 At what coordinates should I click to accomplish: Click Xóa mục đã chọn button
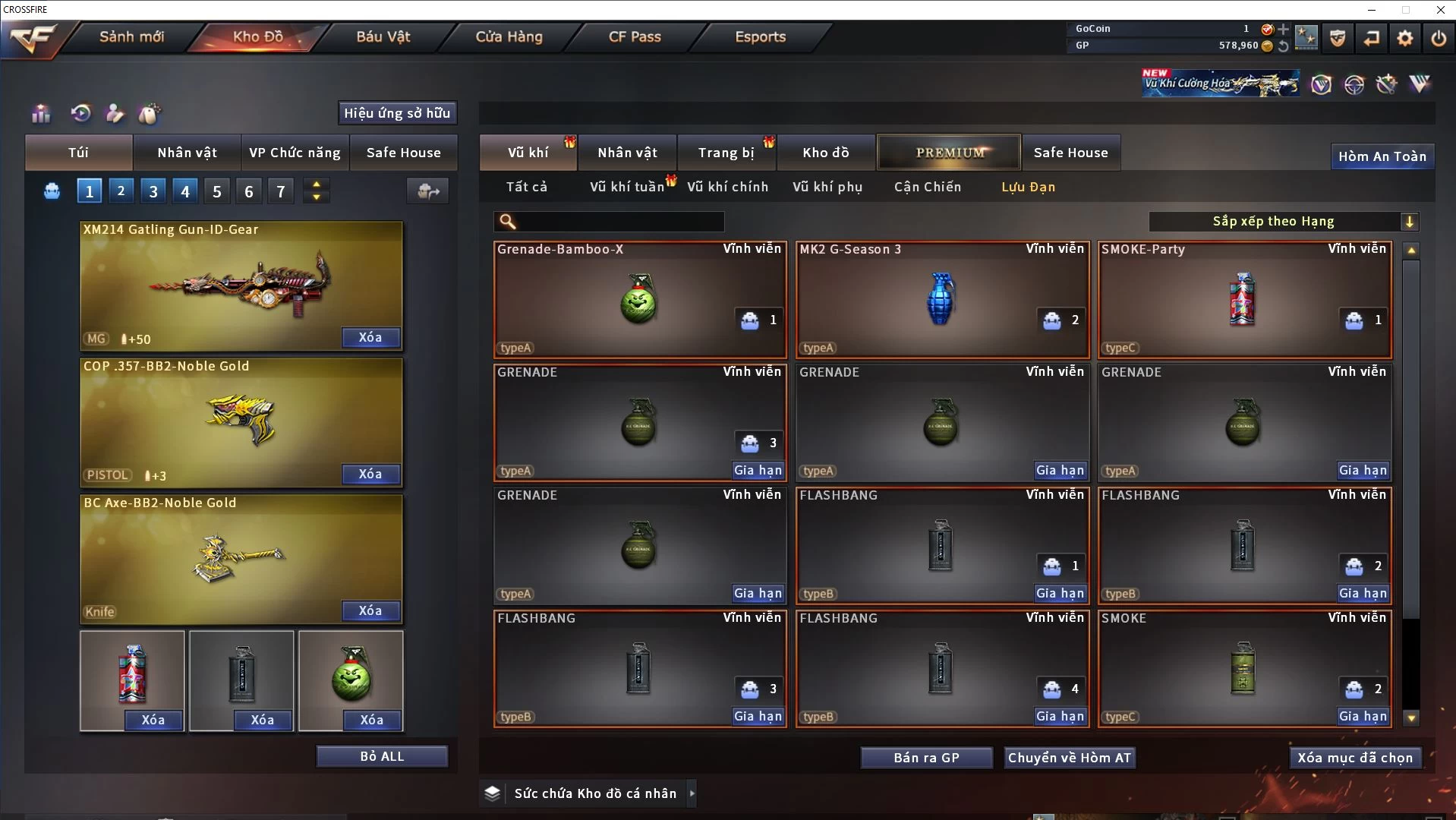pos(1354,758)
